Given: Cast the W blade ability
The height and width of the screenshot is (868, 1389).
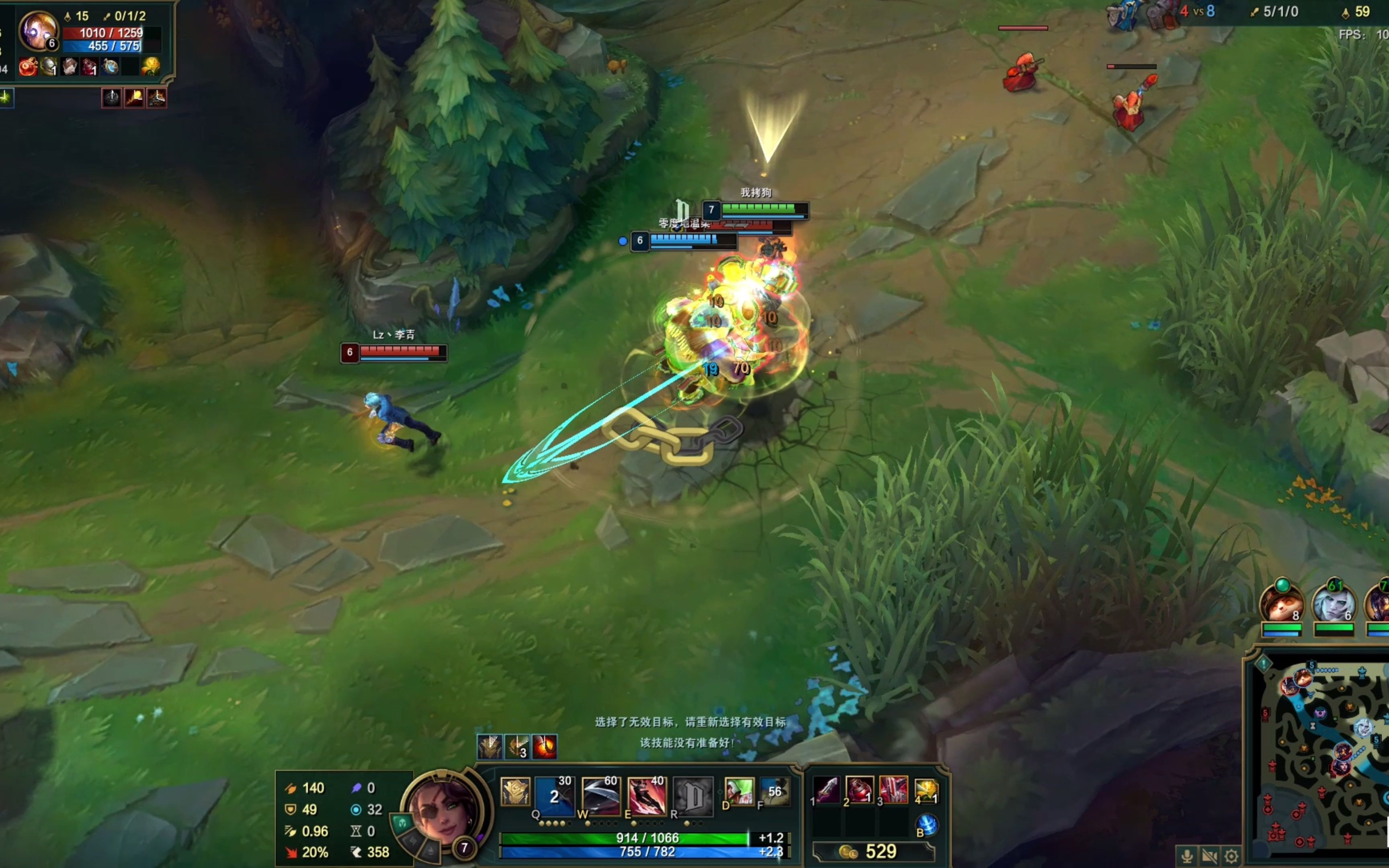Looking at the screenshot, I should (600, 796).
